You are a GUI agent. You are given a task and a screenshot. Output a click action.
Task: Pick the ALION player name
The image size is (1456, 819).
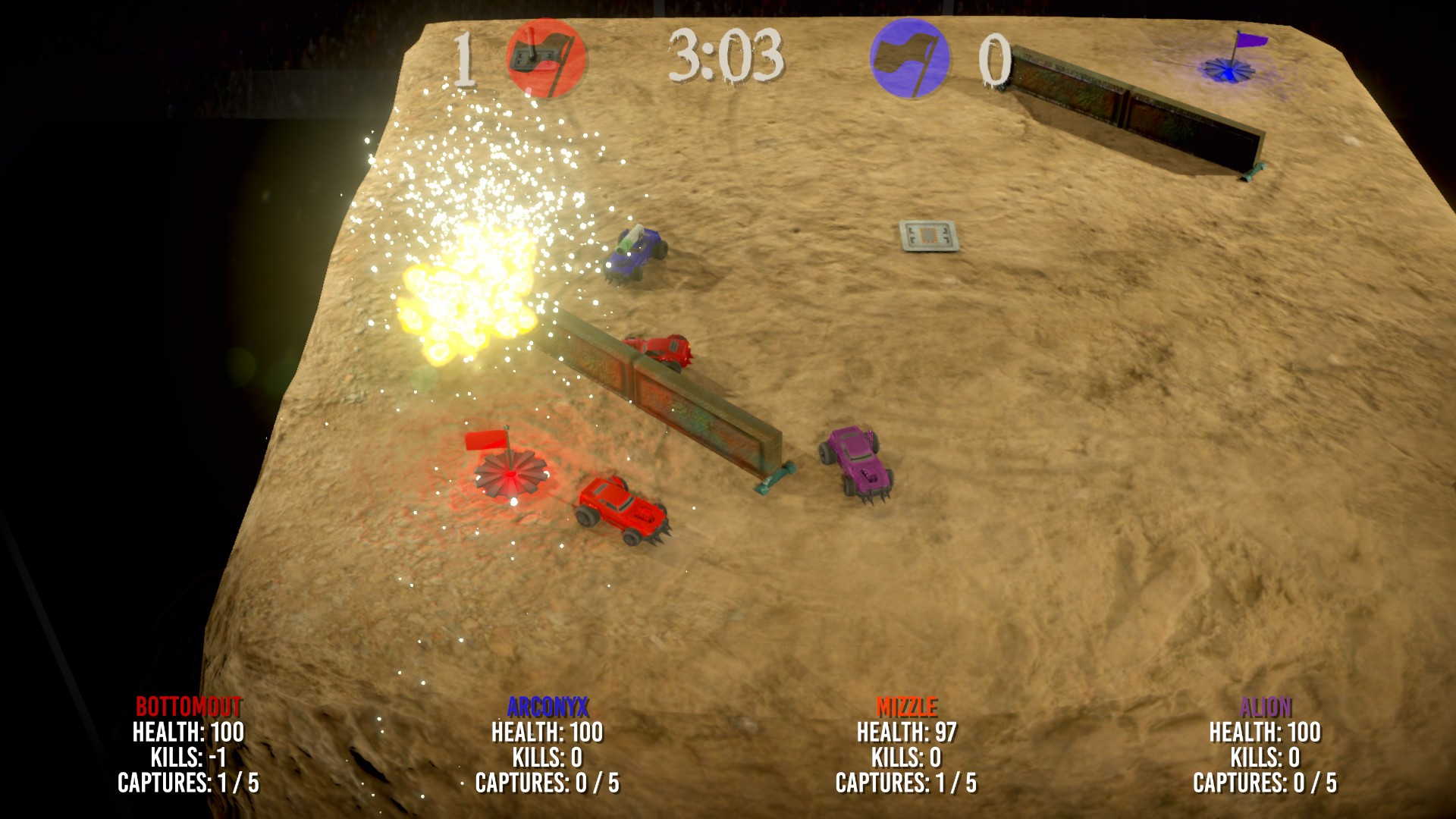pos(1265,707)
